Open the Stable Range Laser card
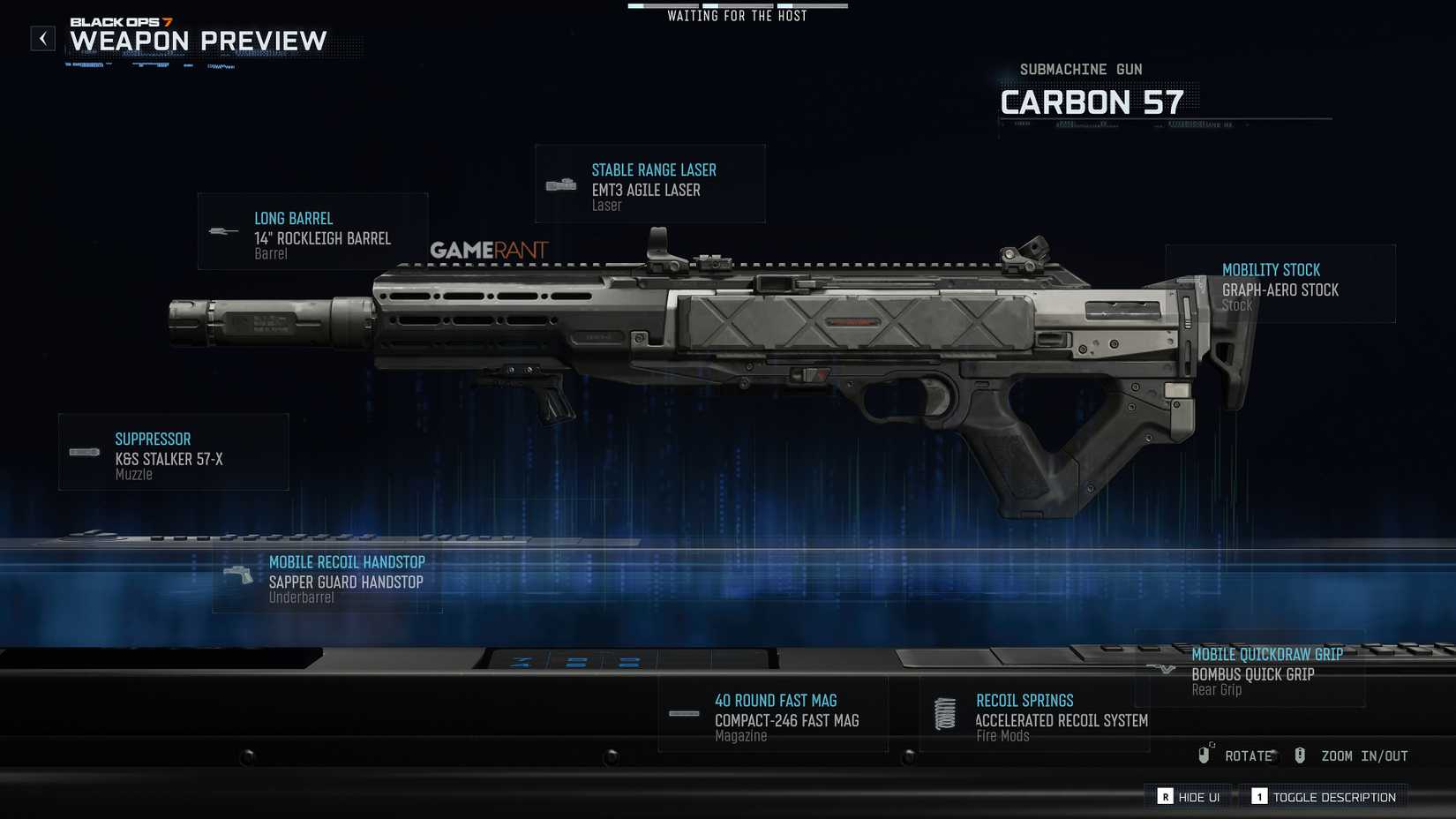Screen dimensions: 1456x819 650,183
